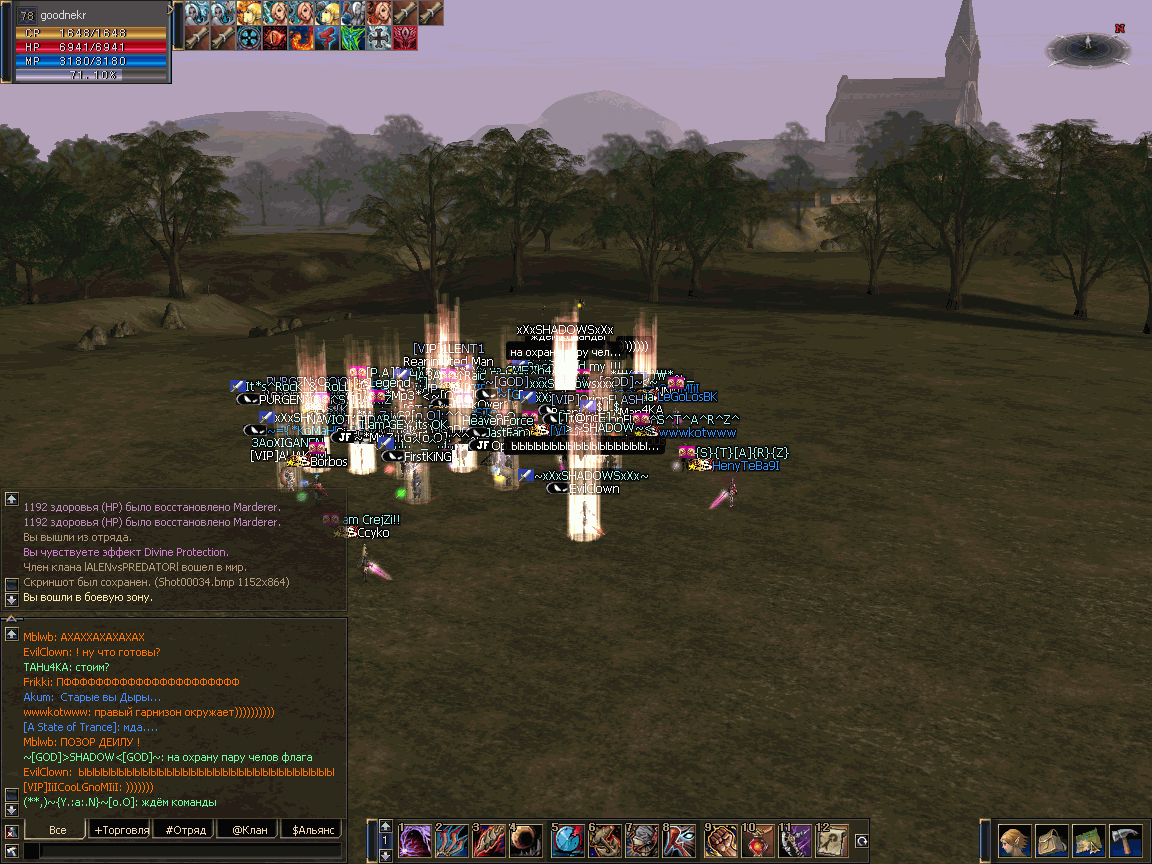This screenshot has width=1152, height=864.
Task: Open the $Альянс alliance chat tab
Action: [311, 830]
